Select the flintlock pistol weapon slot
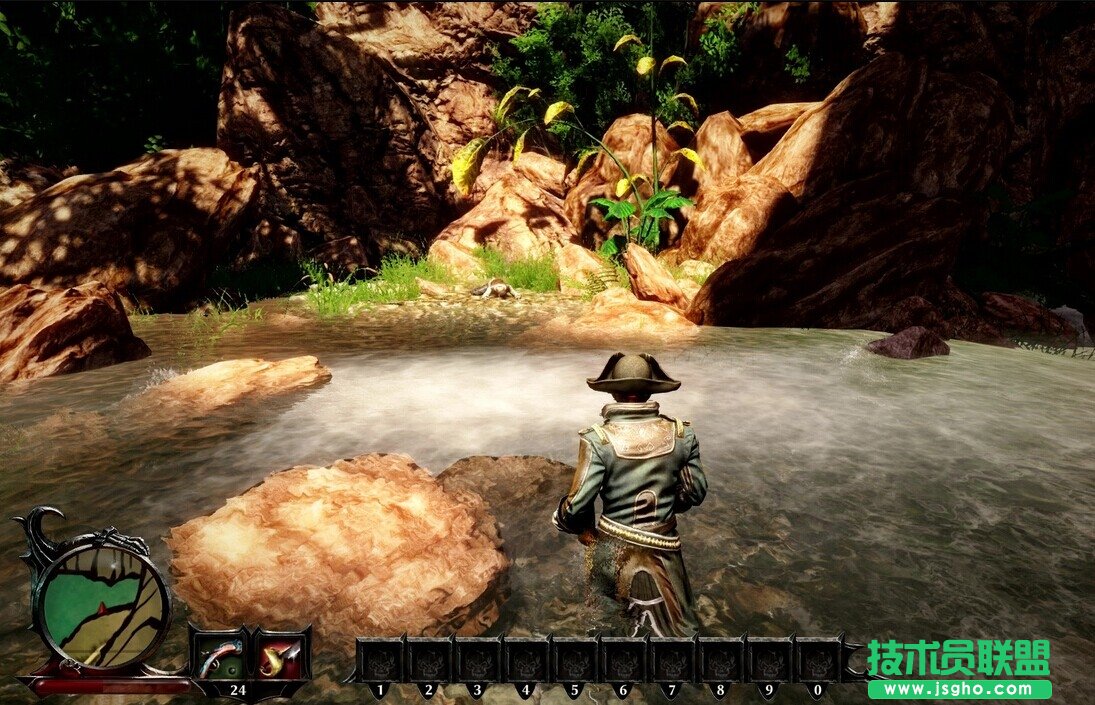The height and width of the screenshot is (705, 1095). pyautogui.click(x=219, y=656)
